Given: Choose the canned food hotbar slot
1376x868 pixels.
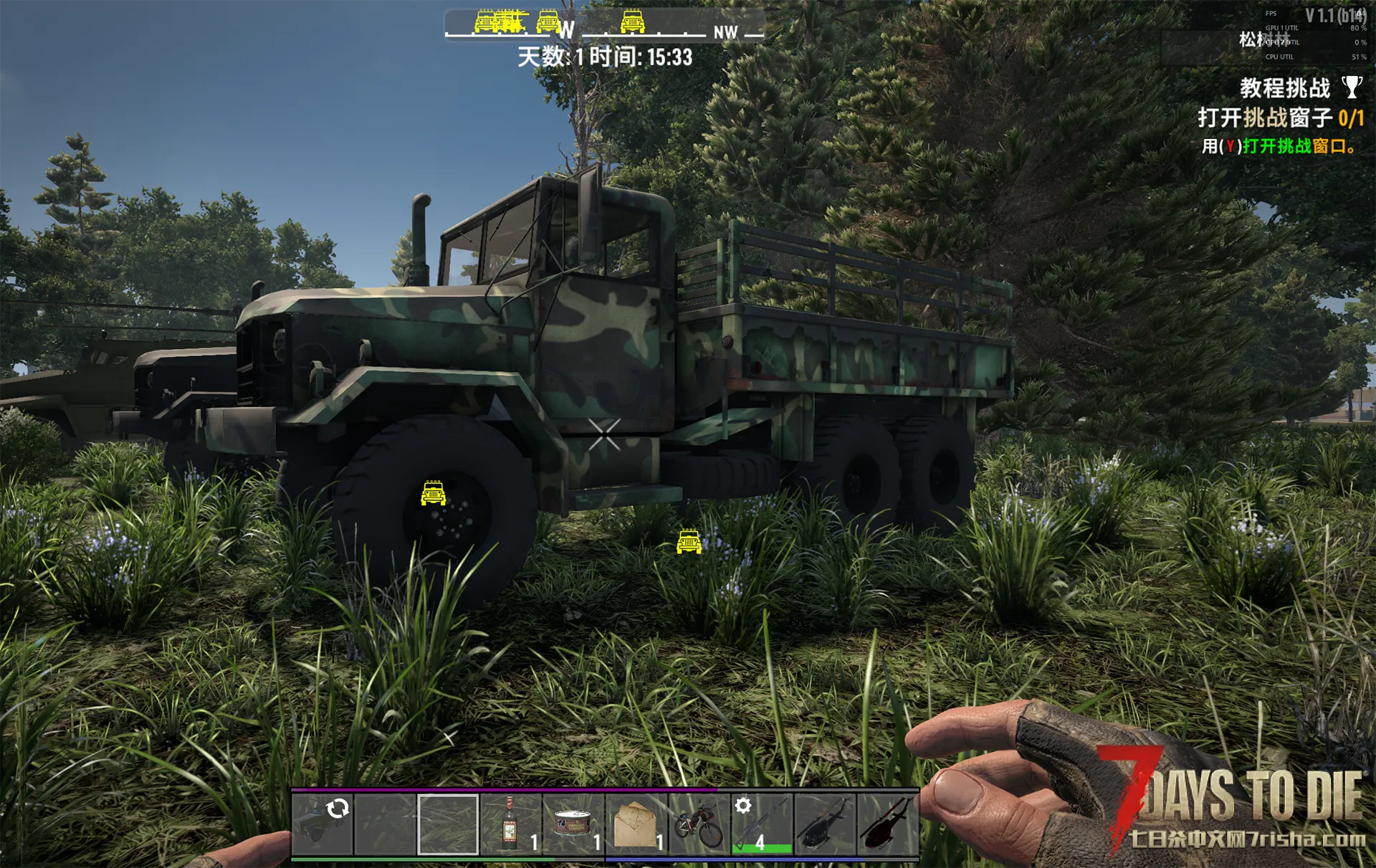Looking at the screenshot, I should 573,824.
